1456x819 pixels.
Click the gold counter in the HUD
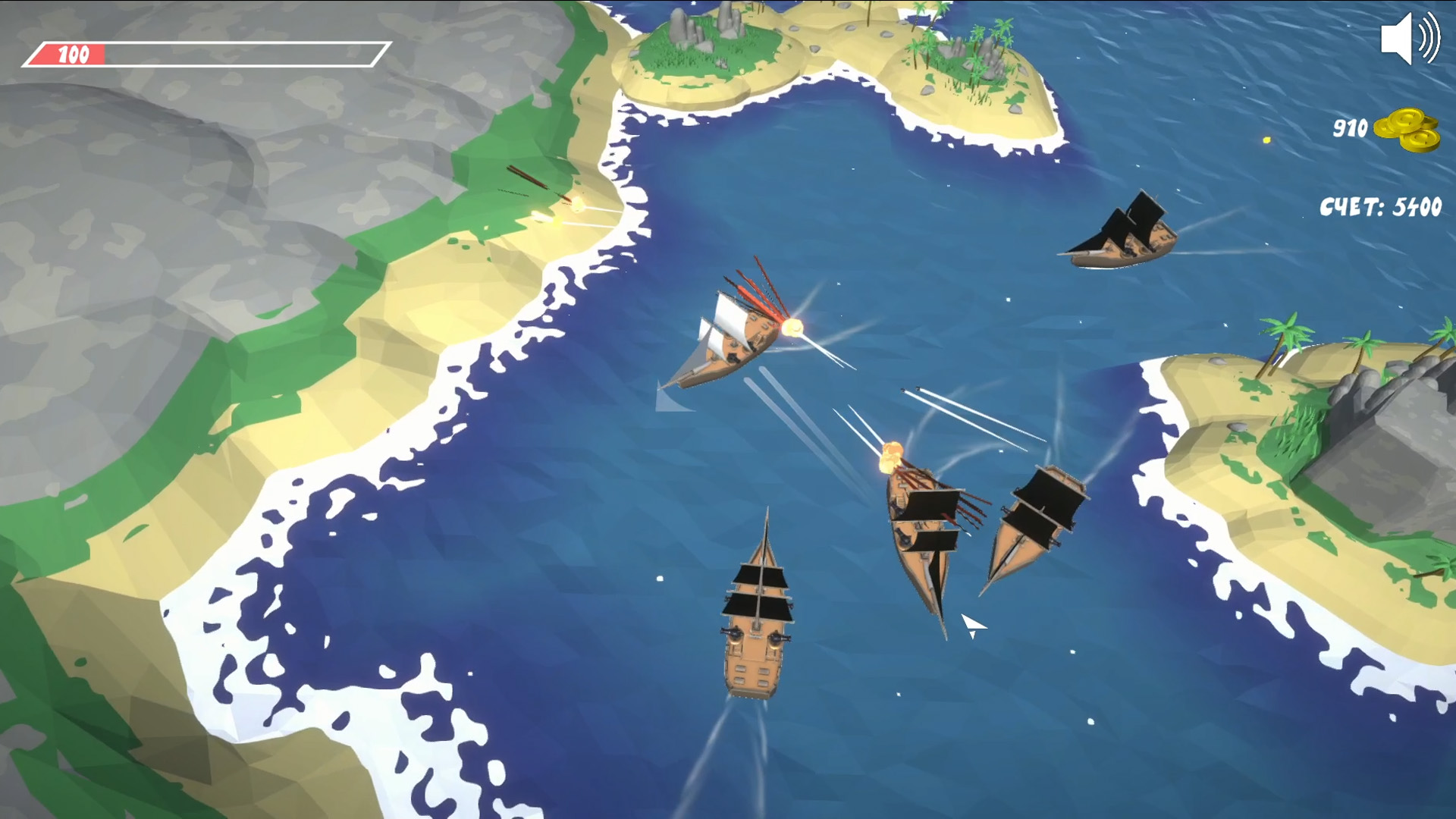click(1380, 129)
